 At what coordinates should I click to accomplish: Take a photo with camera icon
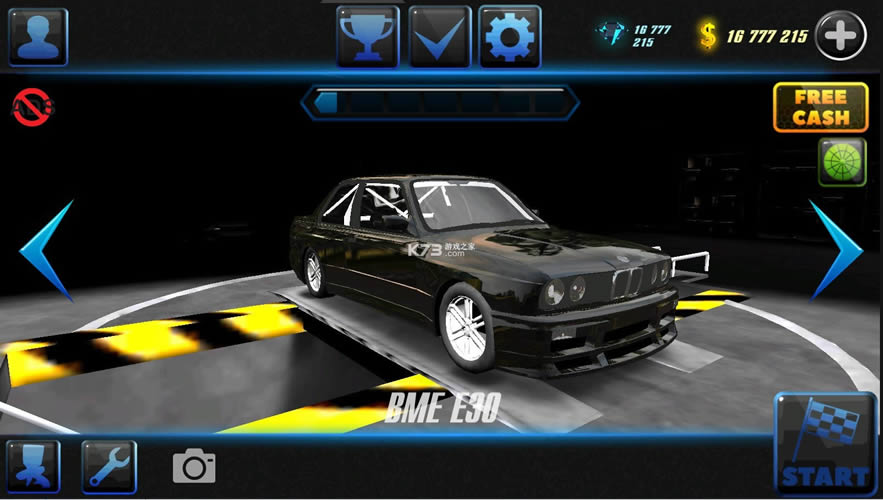(194, 466)
